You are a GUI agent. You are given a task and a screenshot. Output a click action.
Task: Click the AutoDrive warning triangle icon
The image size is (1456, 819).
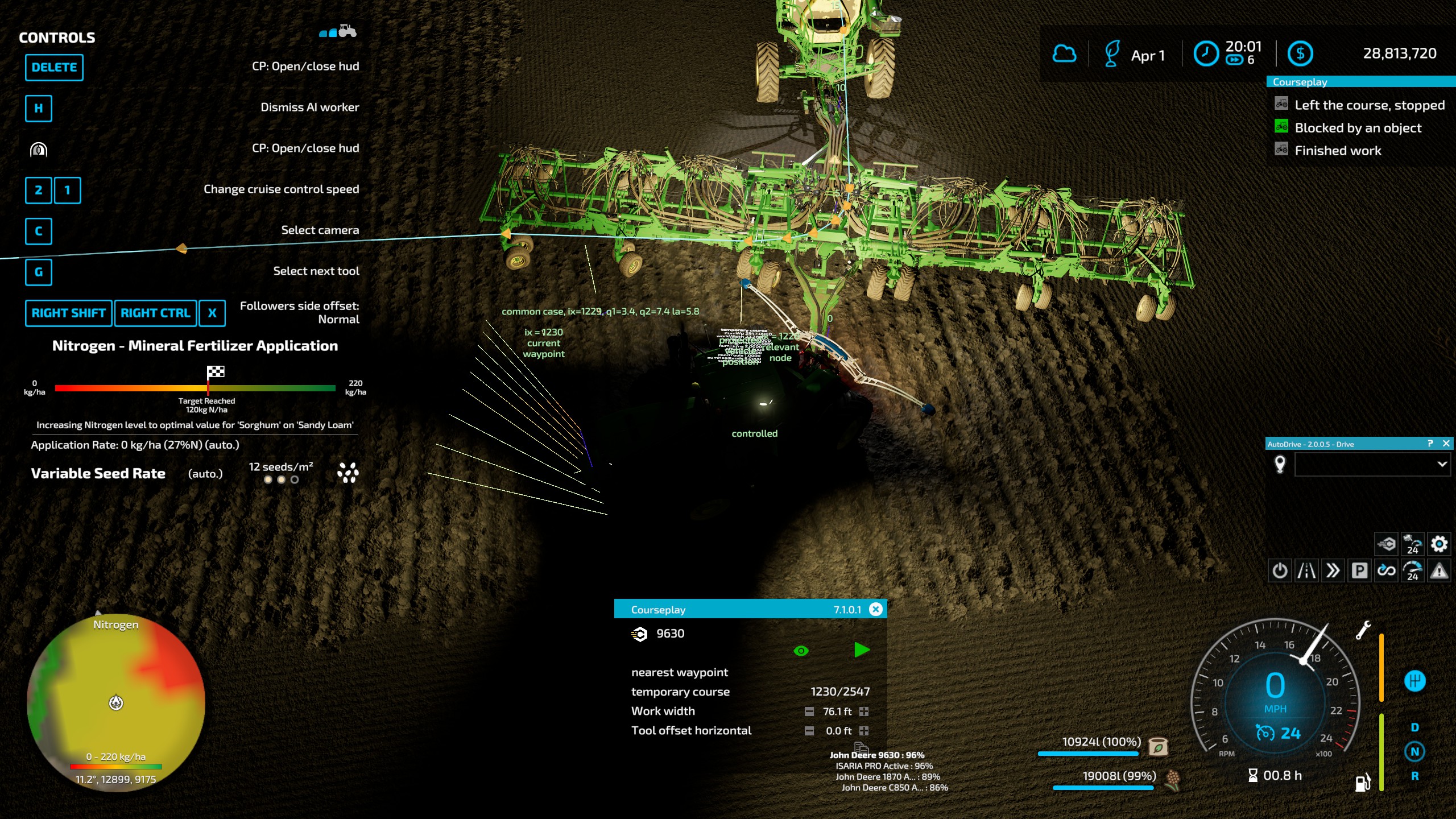click(x=1439, y=570)
